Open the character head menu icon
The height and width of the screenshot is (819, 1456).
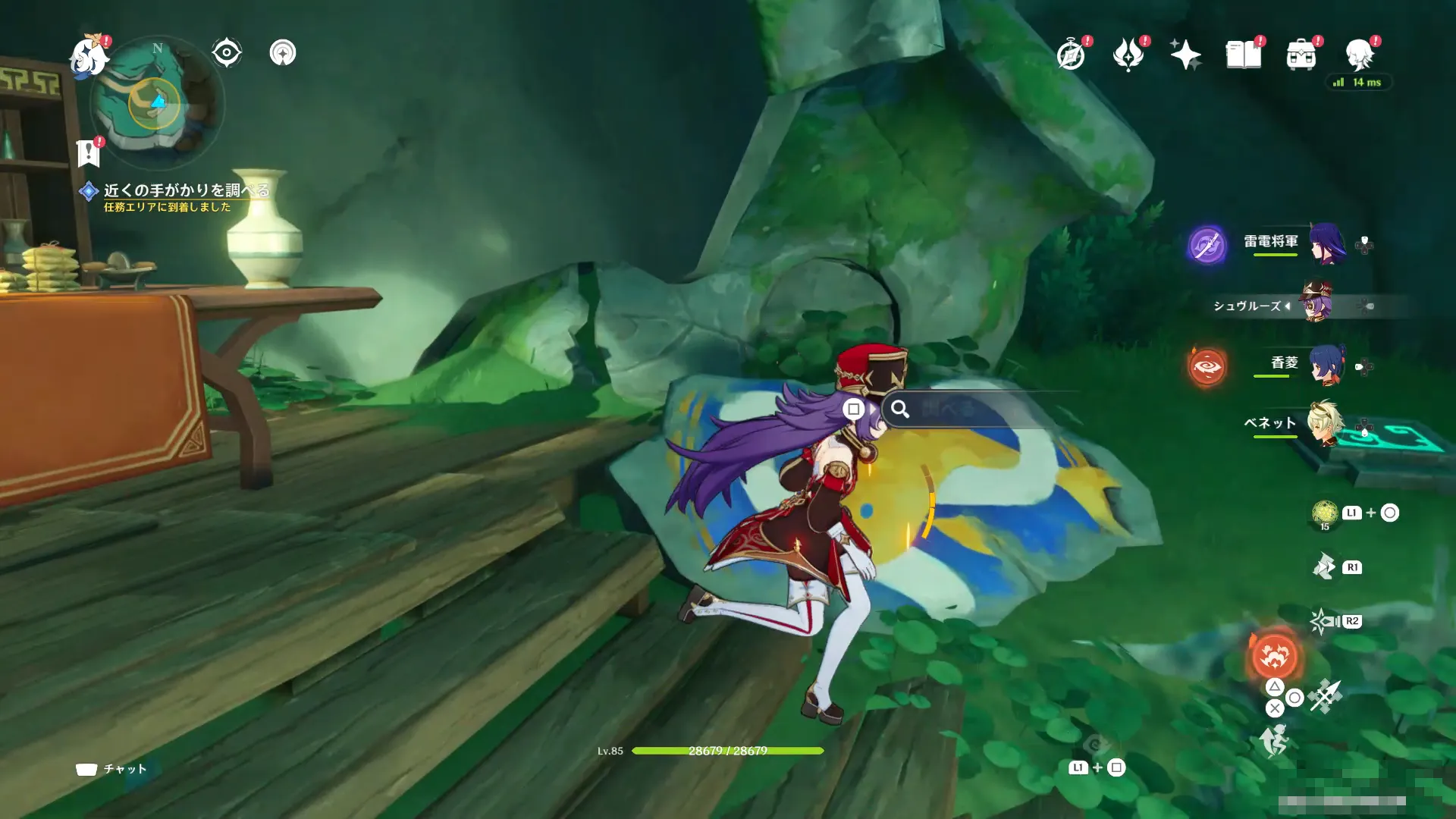pos(1360,55)
